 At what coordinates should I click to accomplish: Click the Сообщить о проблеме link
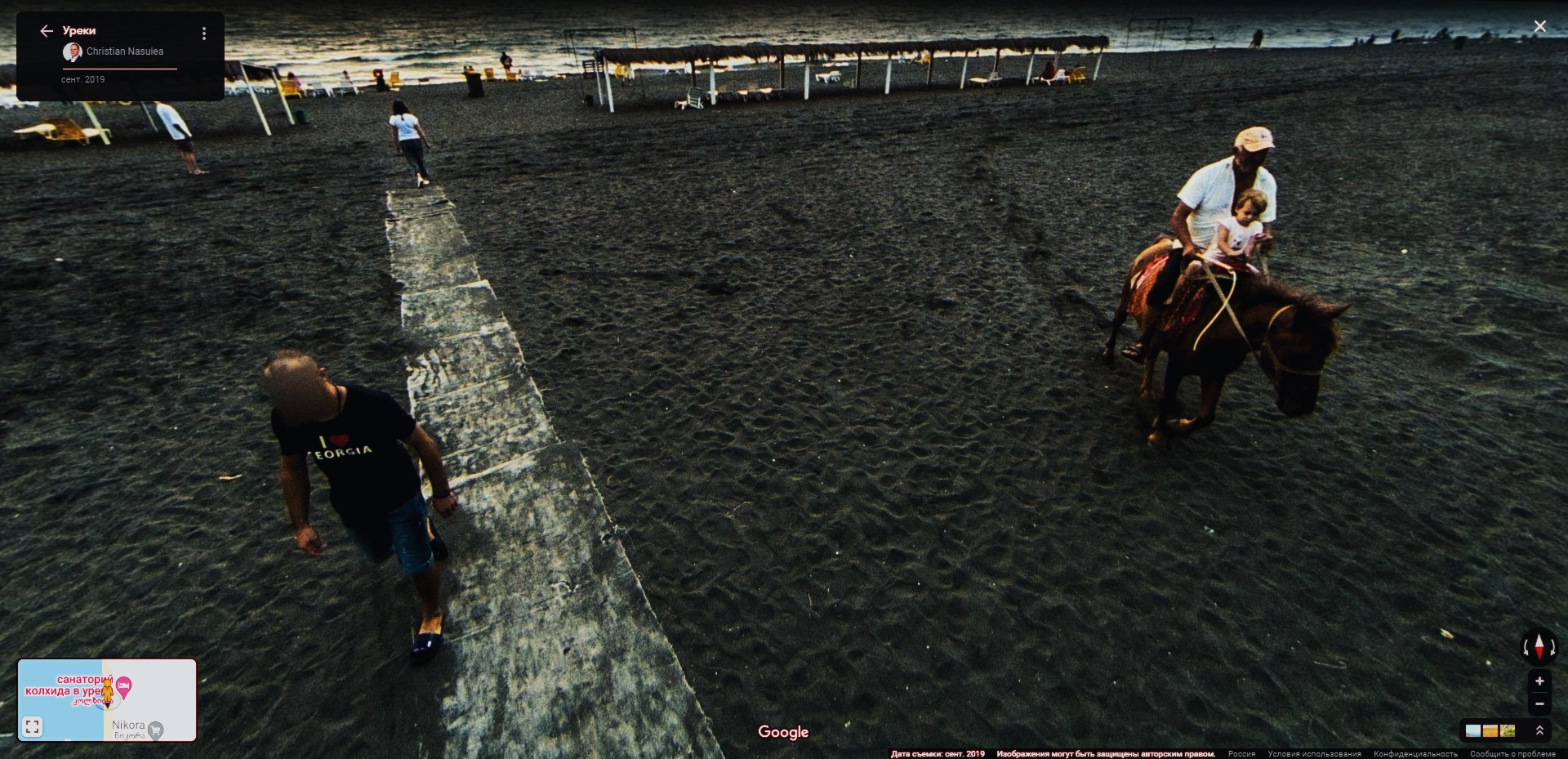click(x=1512, y=754)
